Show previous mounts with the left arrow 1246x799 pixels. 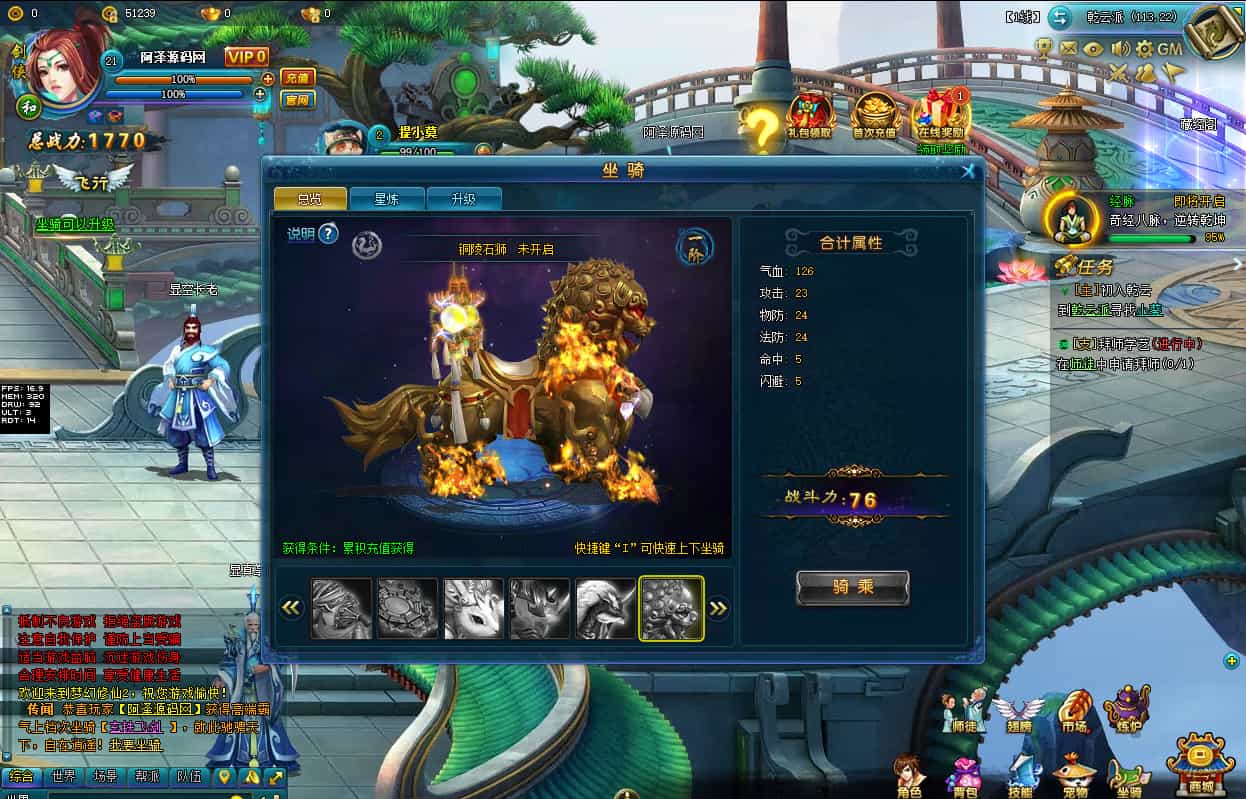click(x=291, y=608)
